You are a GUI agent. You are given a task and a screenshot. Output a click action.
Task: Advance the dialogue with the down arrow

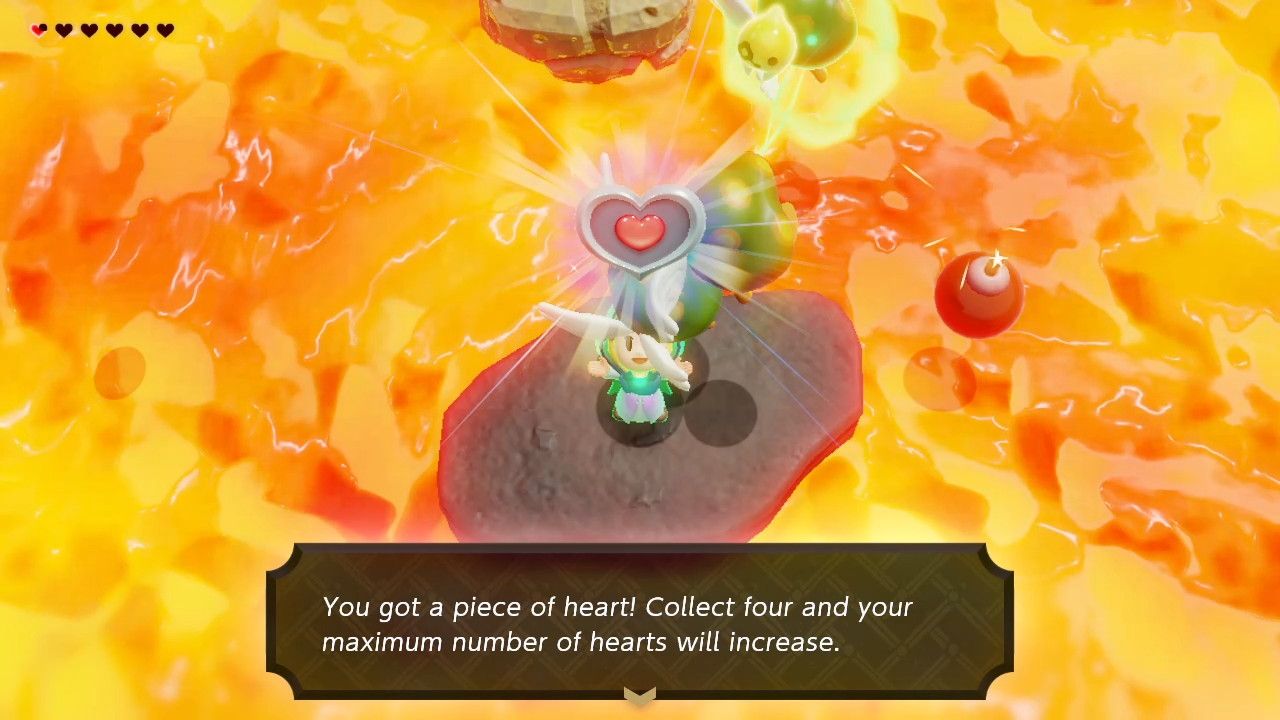(639, 694)
